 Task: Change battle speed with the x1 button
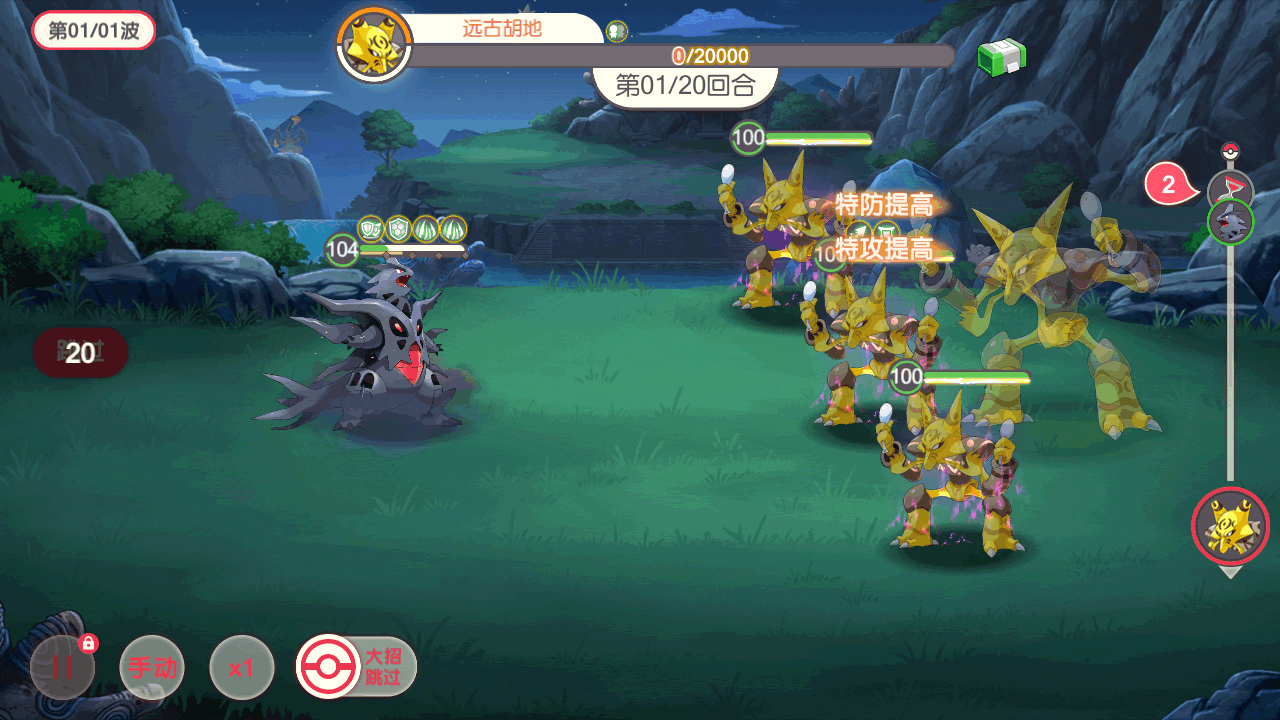pos(241,667)
